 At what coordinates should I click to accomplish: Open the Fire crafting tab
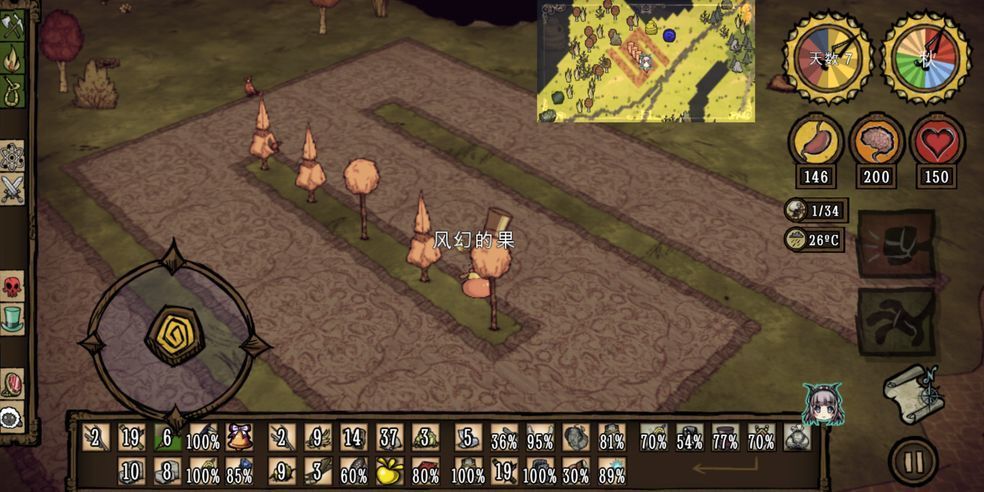(x=12, y=60)
